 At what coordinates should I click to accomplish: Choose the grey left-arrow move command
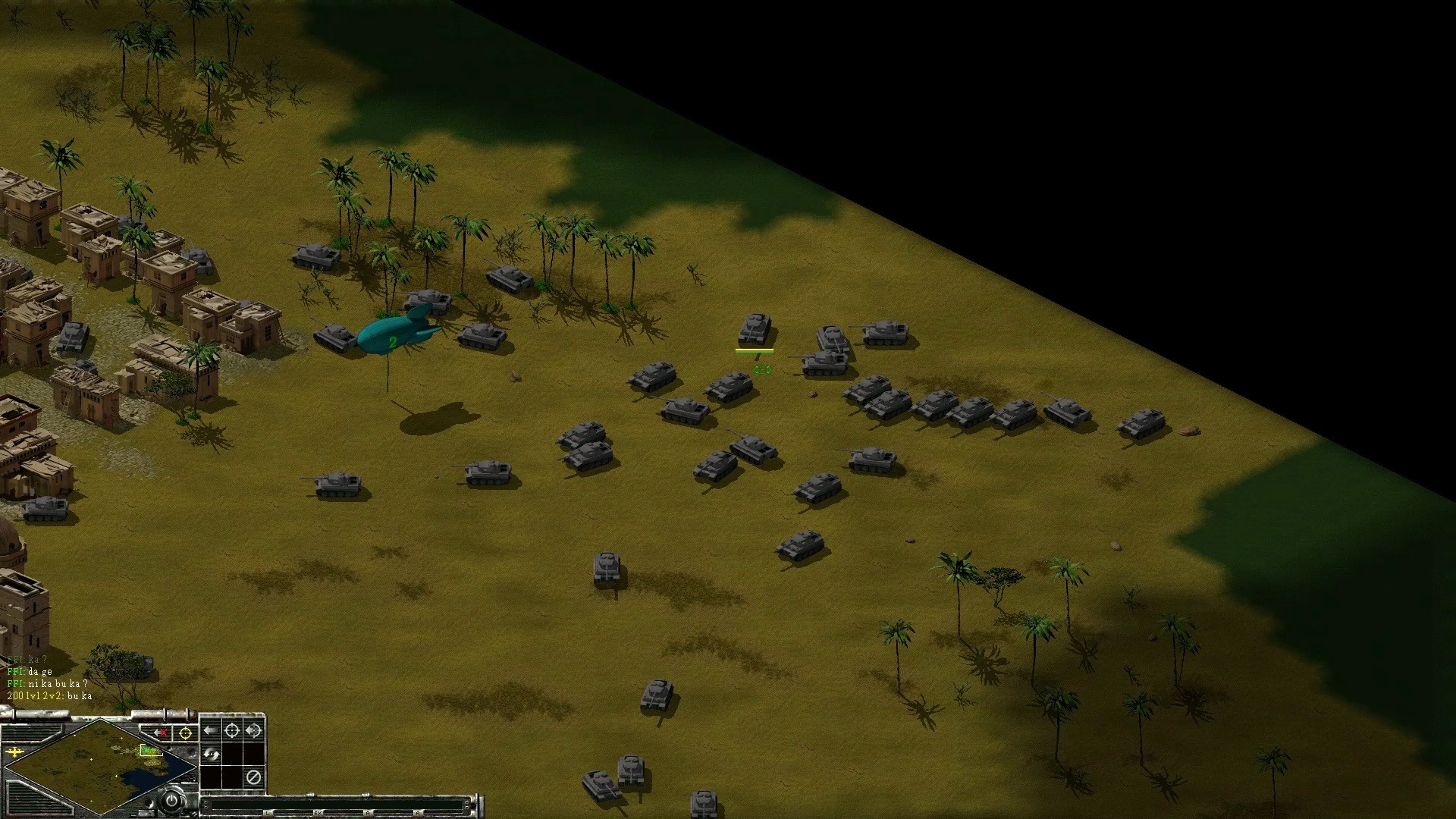click(x=211, y=731)
